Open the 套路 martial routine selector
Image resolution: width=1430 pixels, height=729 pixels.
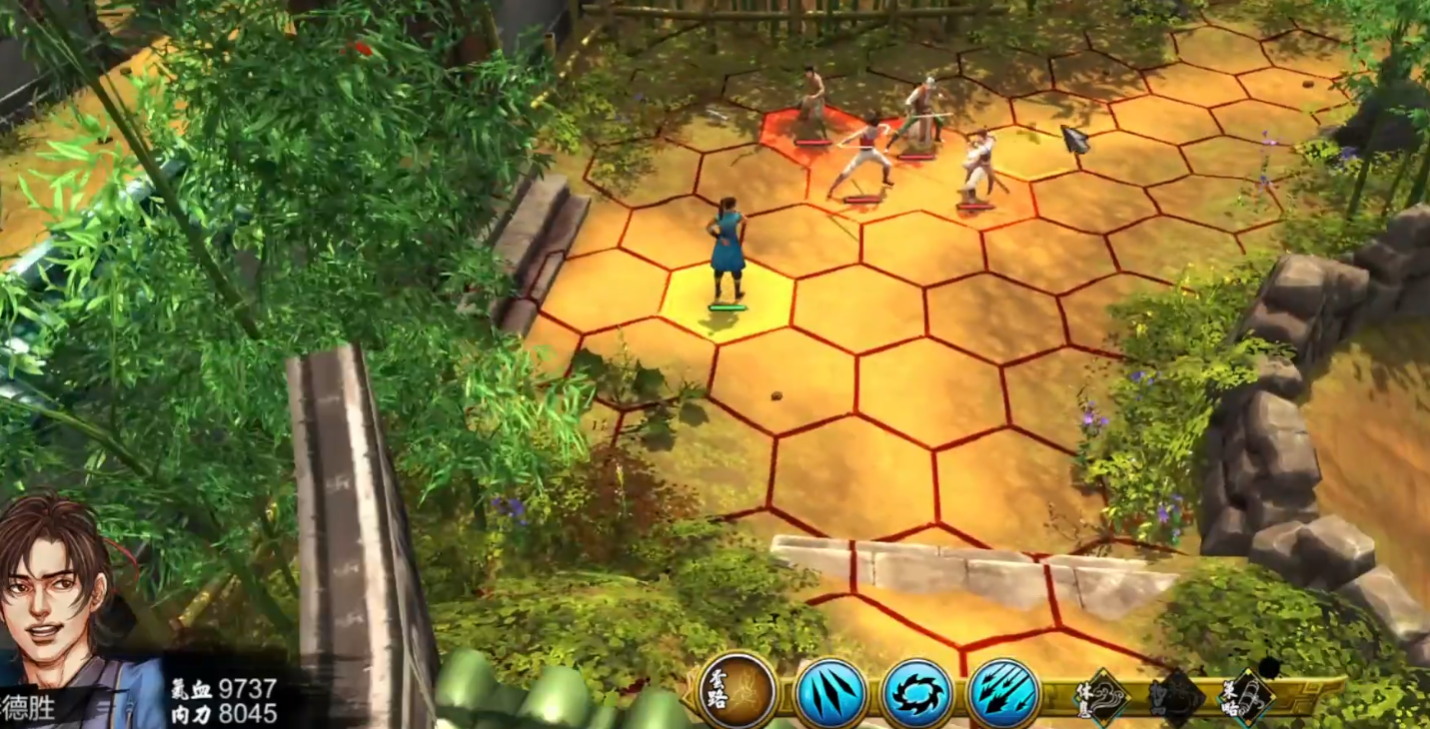tap(738, 690)
